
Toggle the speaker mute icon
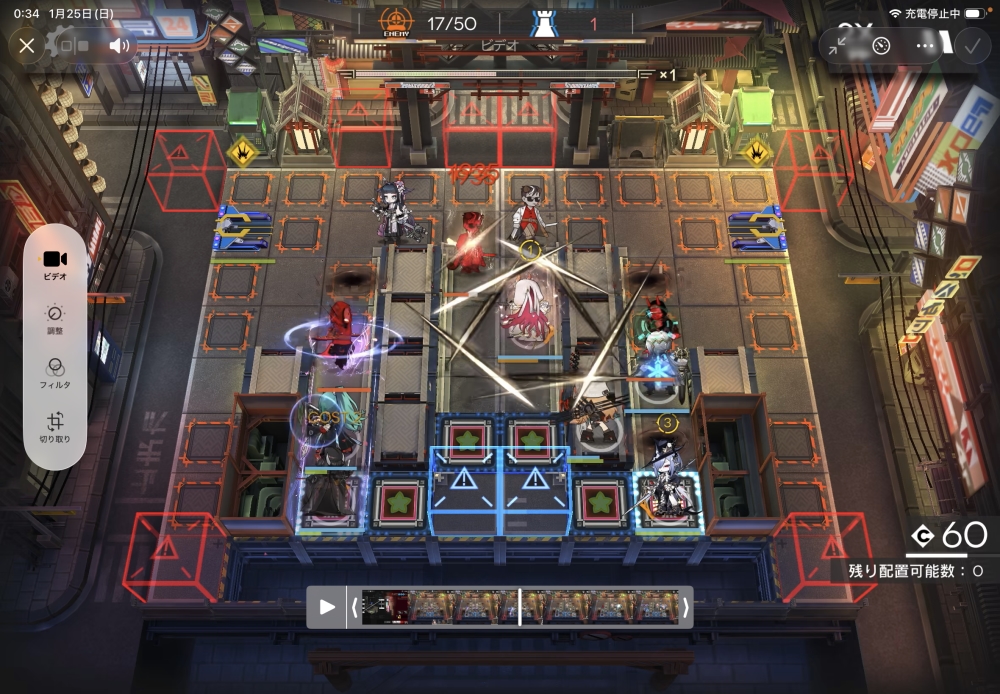[x=119, y=45]
